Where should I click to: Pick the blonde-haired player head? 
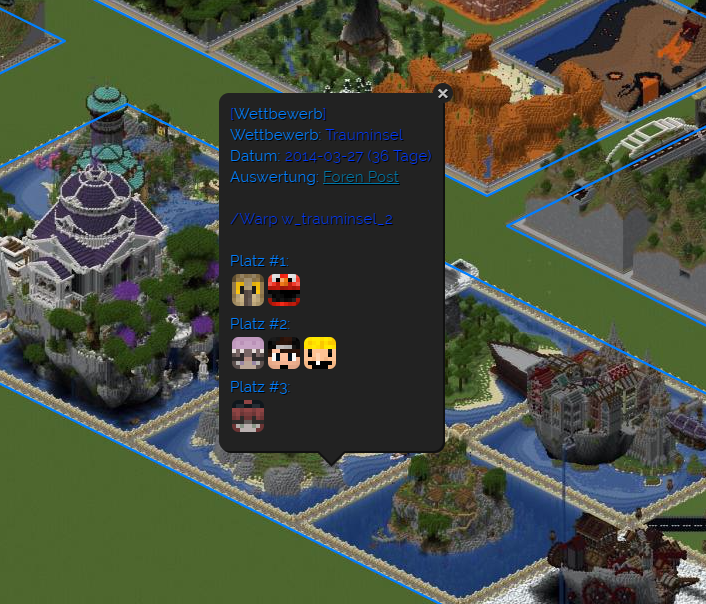tap(320, 353)
